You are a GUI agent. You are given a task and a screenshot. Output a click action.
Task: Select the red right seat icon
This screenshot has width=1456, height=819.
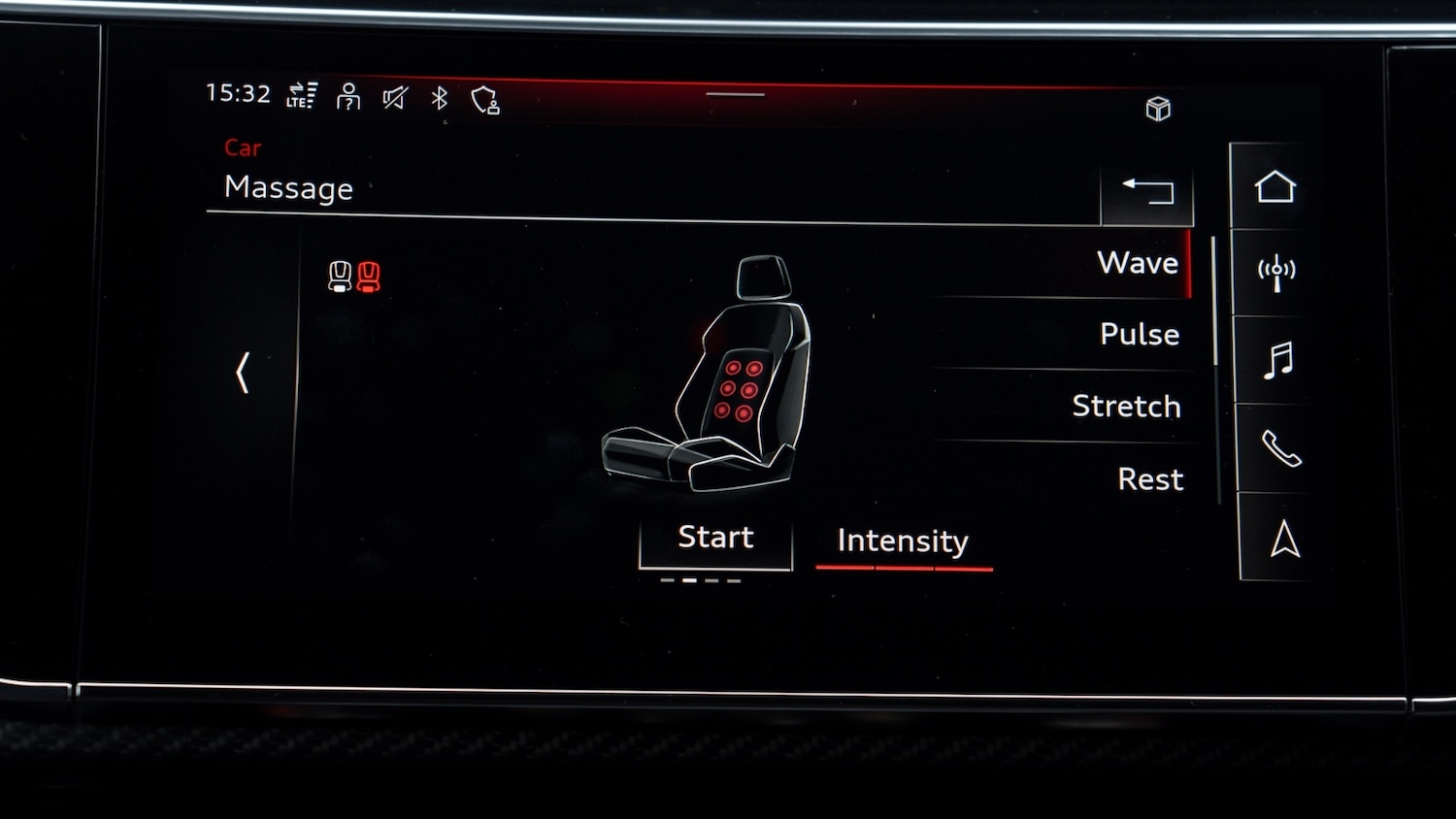tap(369, 277)
